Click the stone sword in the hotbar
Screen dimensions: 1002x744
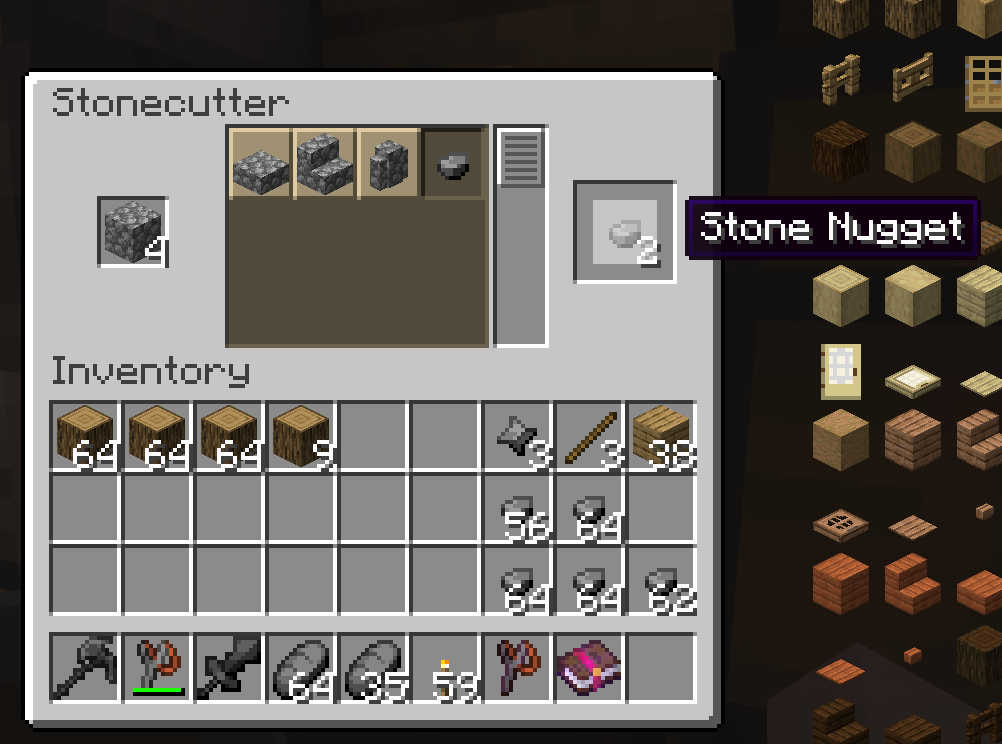(229, 667)
